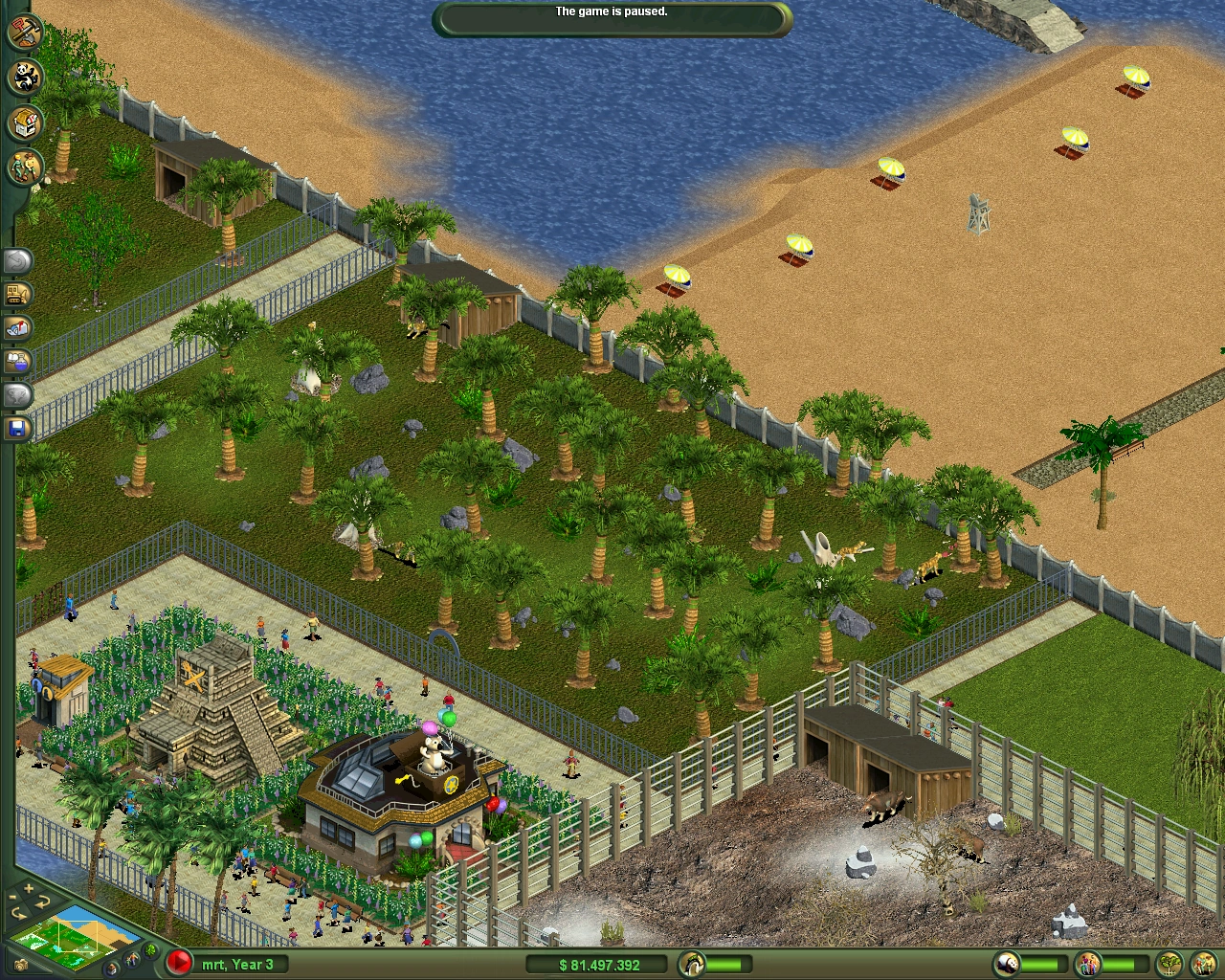The image size is (1225, 980).
Task: Select the animal adoption panda icon
Action: point(25,78)
